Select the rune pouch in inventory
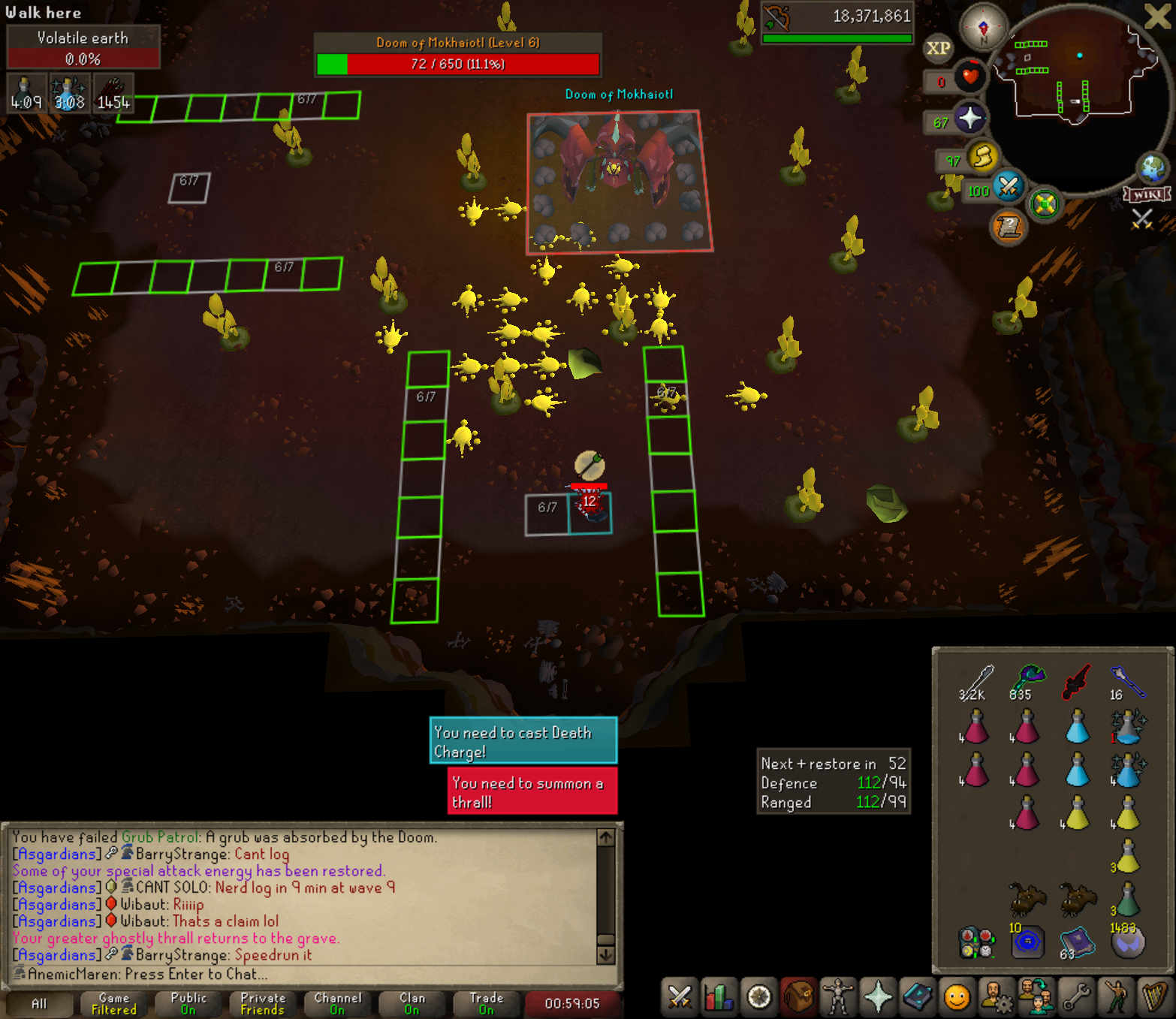Screen dimensions: 1176x1019 point(975,943)
